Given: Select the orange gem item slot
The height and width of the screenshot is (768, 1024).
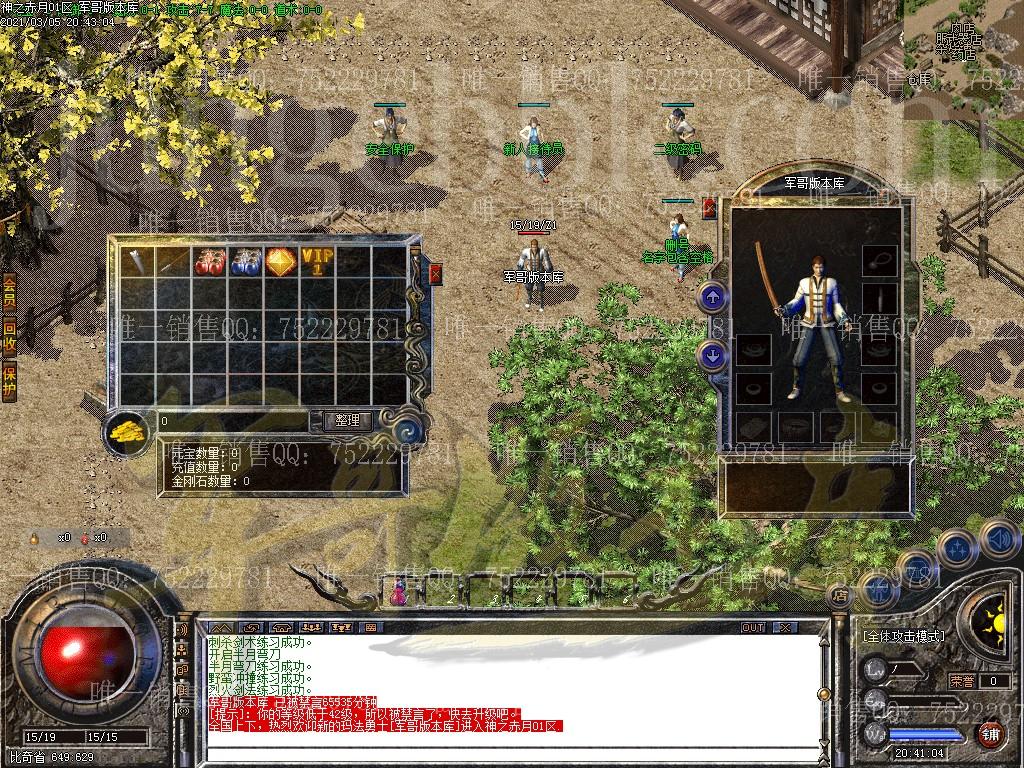Looking at the screenshot, I should (280, 262).
